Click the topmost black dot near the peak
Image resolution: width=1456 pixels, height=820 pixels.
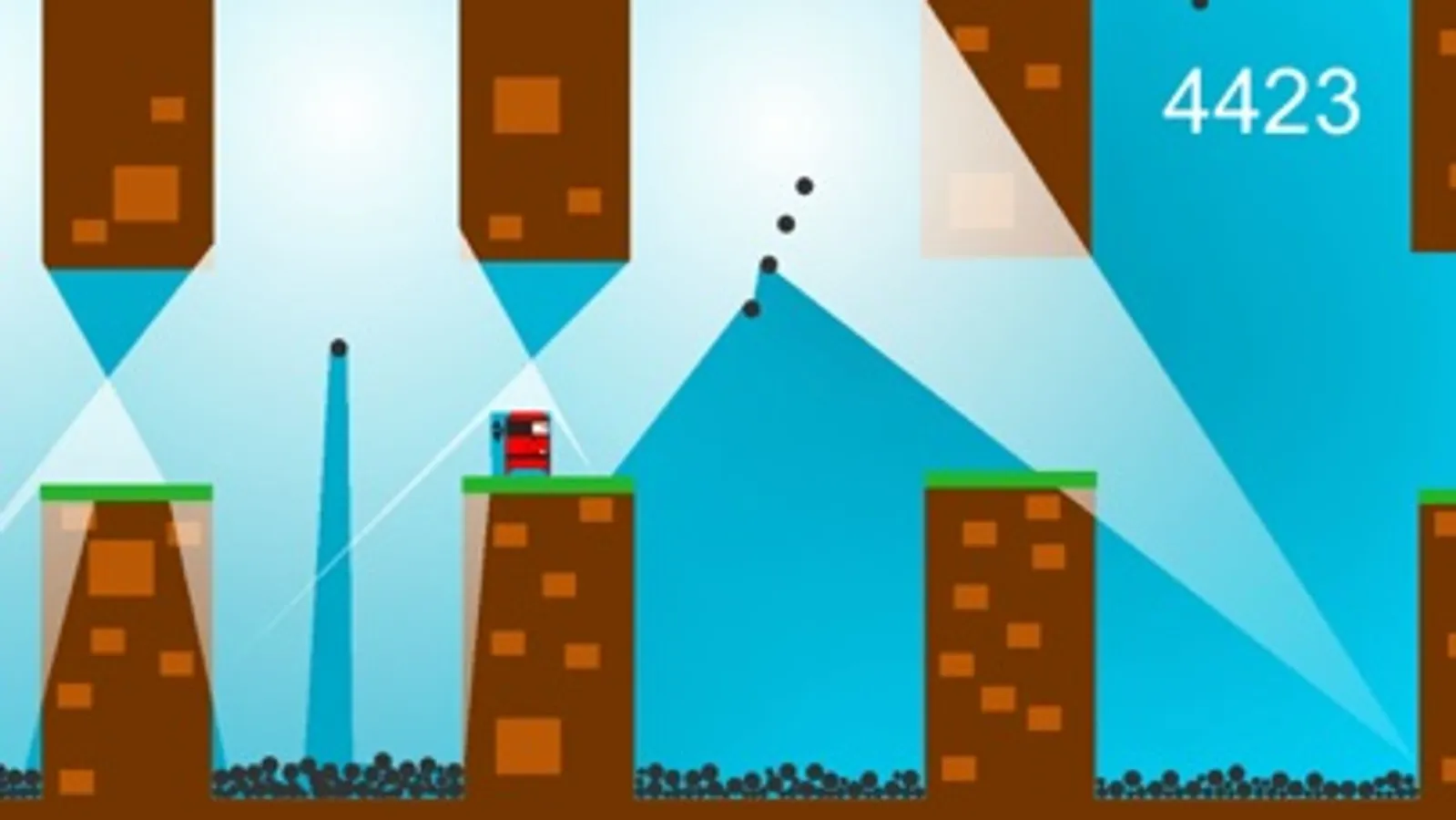point(804,186)
